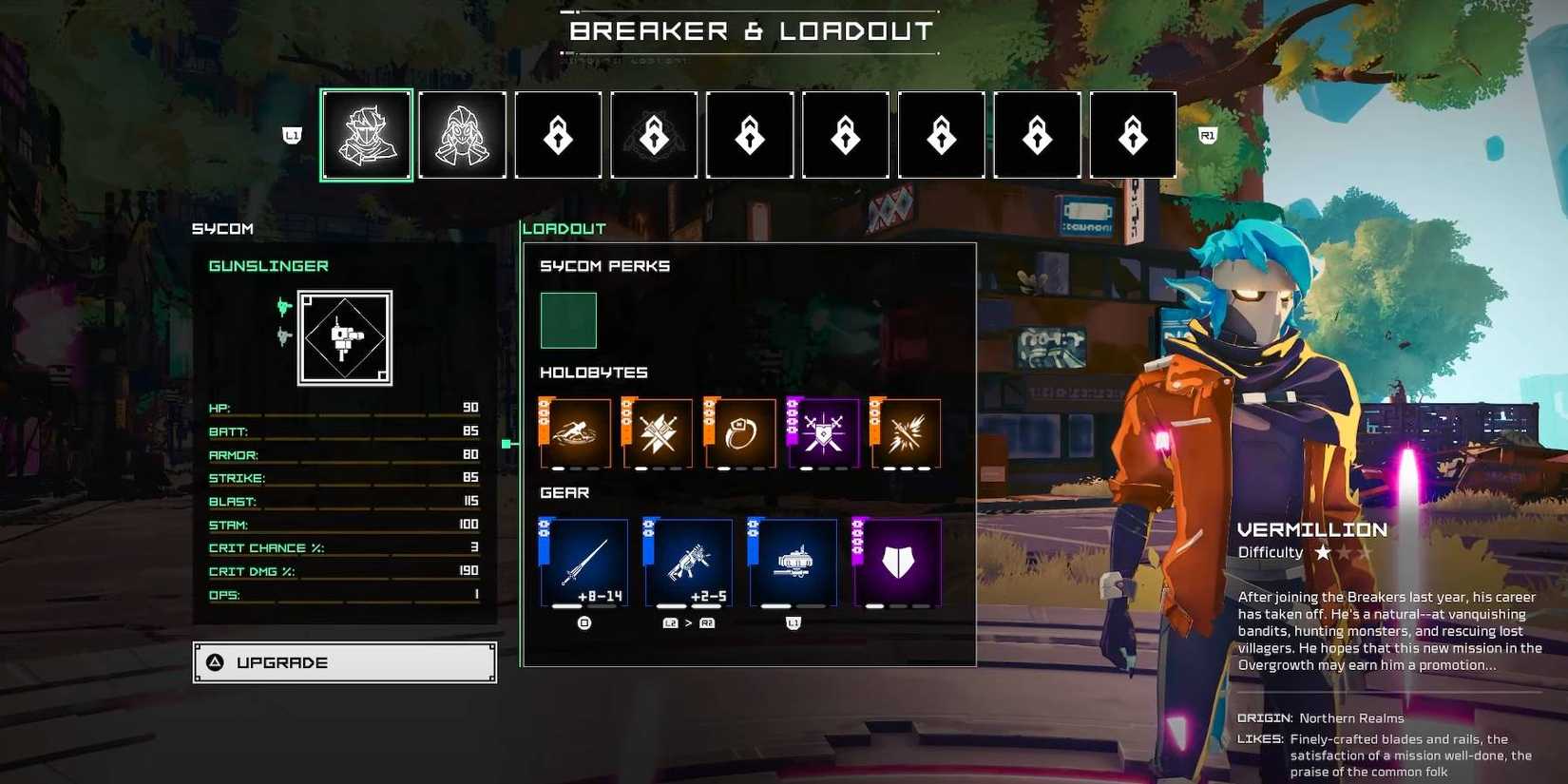Choose the ring holobyte
The height and width of the screenshot is (784, 1568).
[740, 433]
